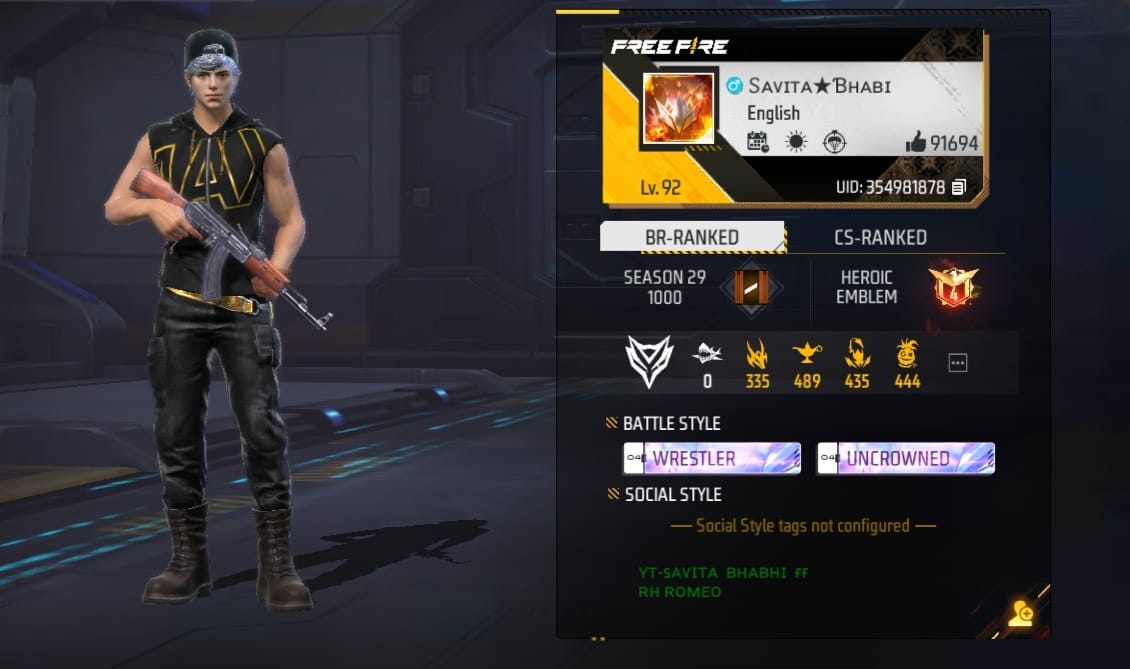1130x669 pixels.
Task: Open the three-dots more badges button
Action: (x=957, y=362)
